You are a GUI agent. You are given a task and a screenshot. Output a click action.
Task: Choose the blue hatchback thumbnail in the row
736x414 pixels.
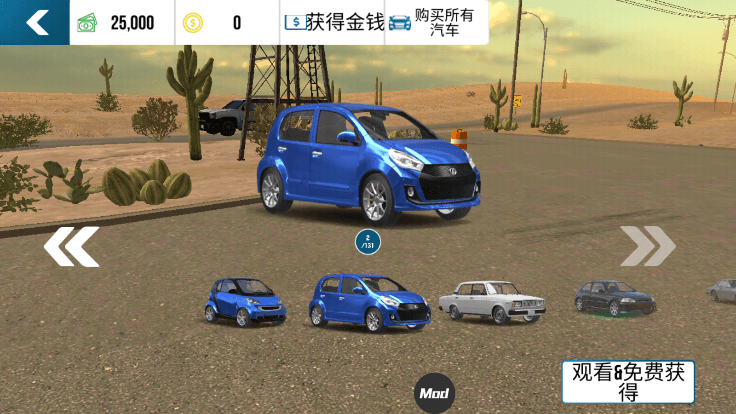(x=370, y=302)
